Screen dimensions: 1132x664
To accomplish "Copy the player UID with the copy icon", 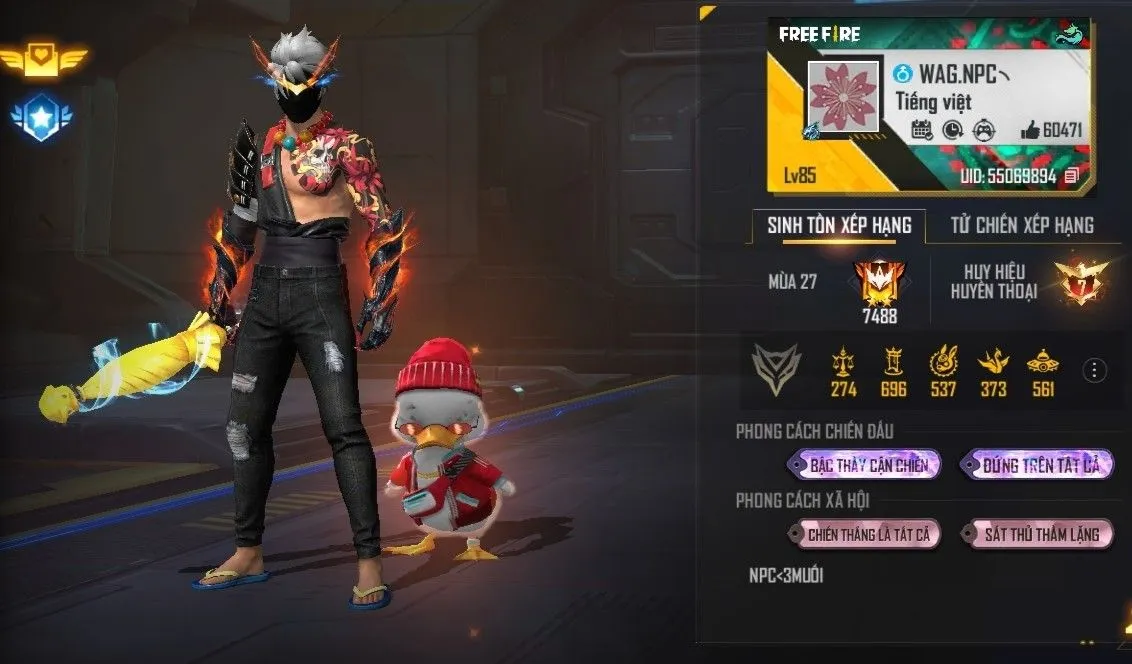I will [1072, 176].
